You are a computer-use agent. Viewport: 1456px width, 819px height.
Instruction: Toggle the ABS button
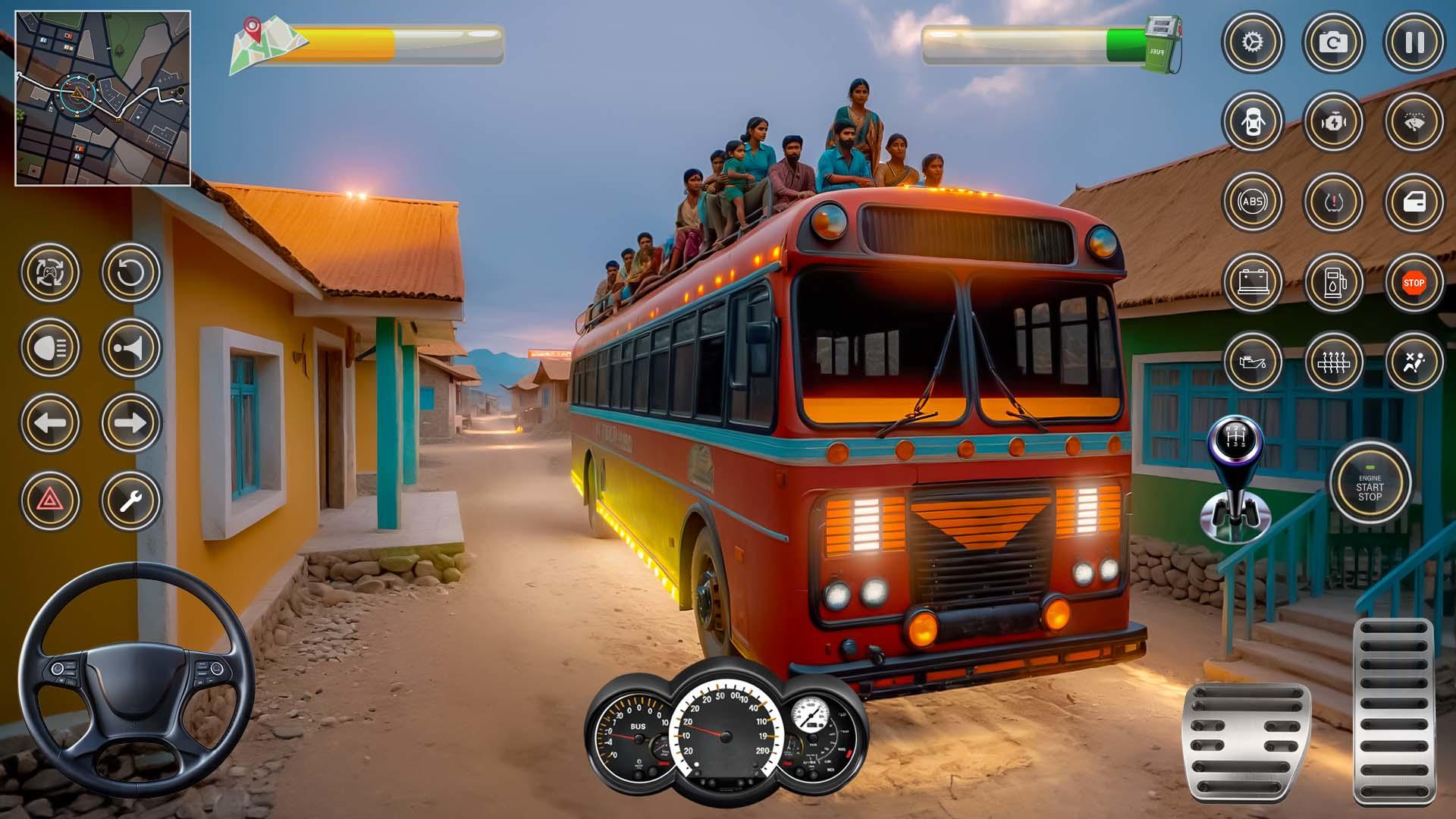(x=1252, y=202)
